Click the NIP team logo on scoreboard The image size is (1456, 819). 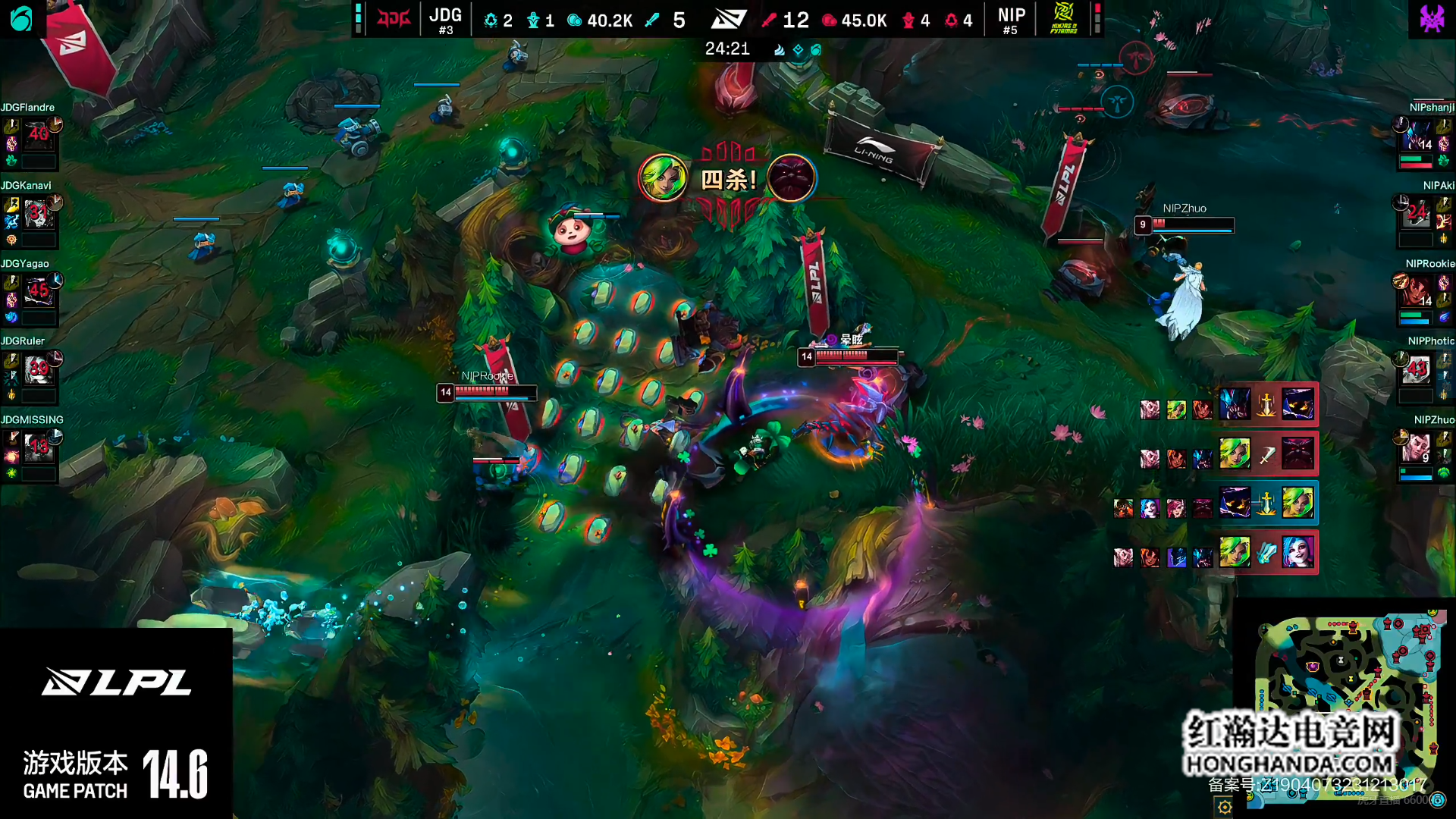pos(1063,18)
